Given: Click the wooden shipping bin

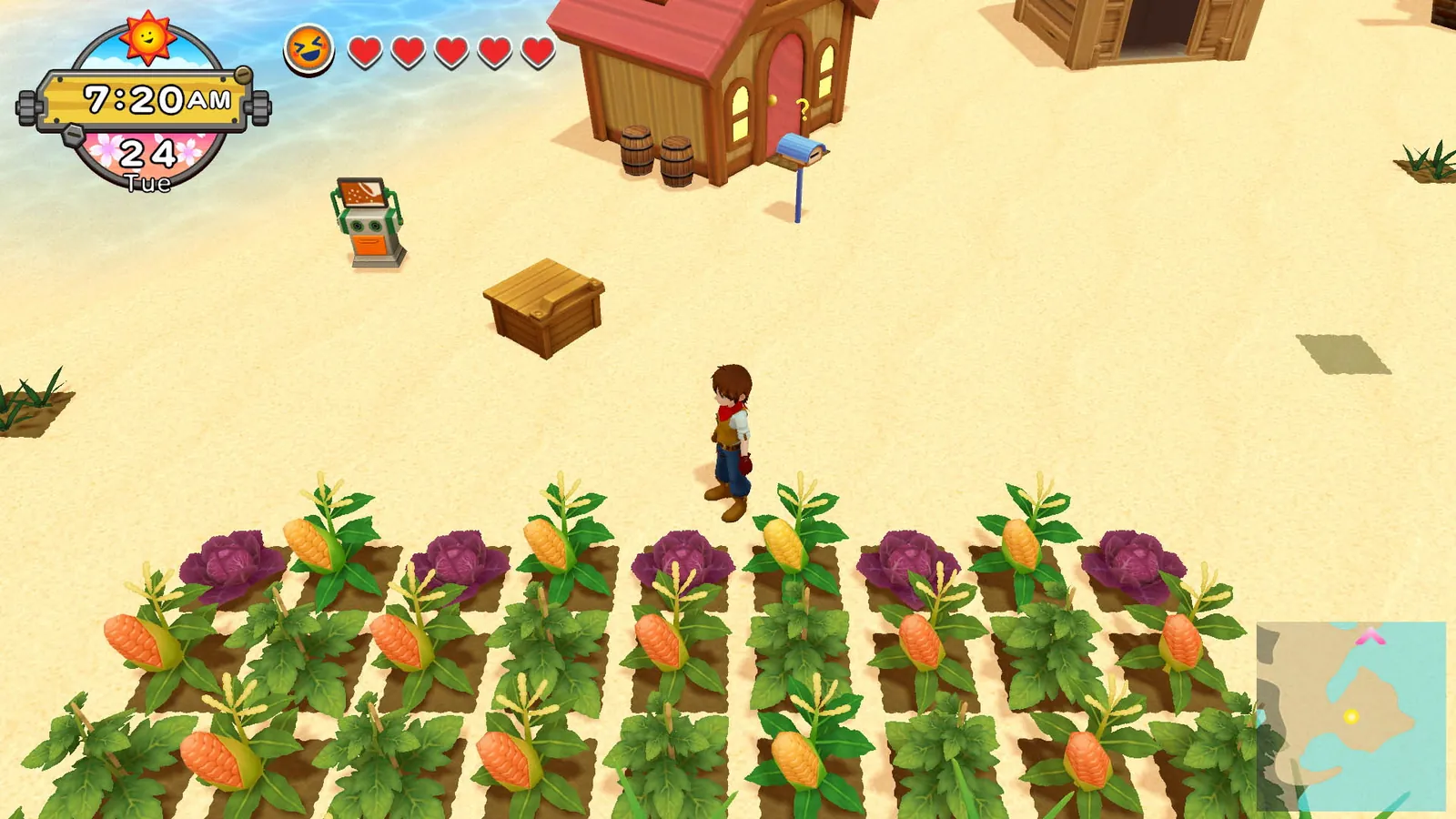Looking at the screenshot, I should tap(541, 308).
